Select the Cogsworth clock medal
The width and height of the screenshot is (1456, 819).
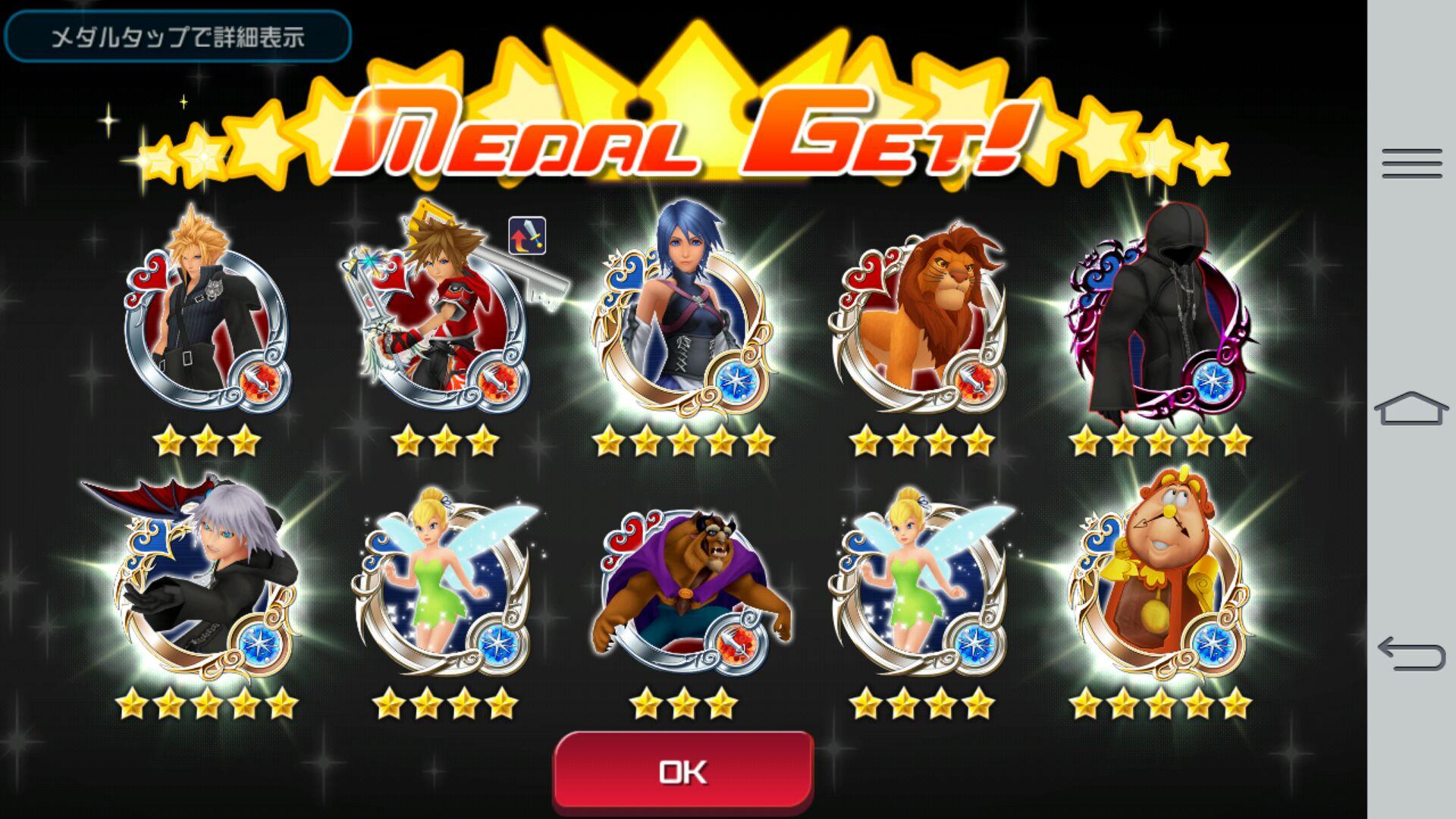[1159, 584]
